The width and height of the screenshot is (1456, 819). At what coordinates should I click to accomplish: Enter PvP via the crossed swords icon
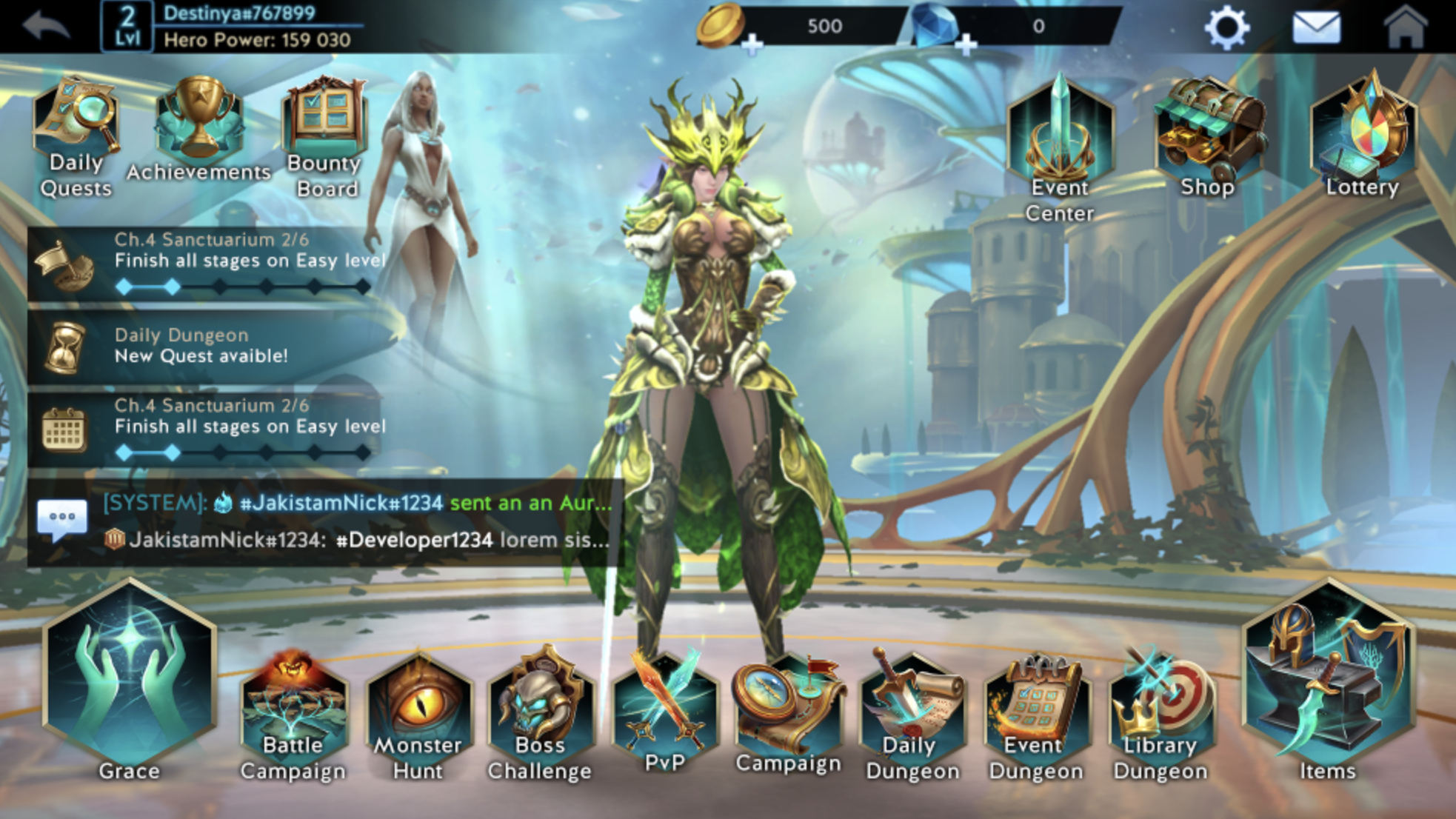(664, 703)
